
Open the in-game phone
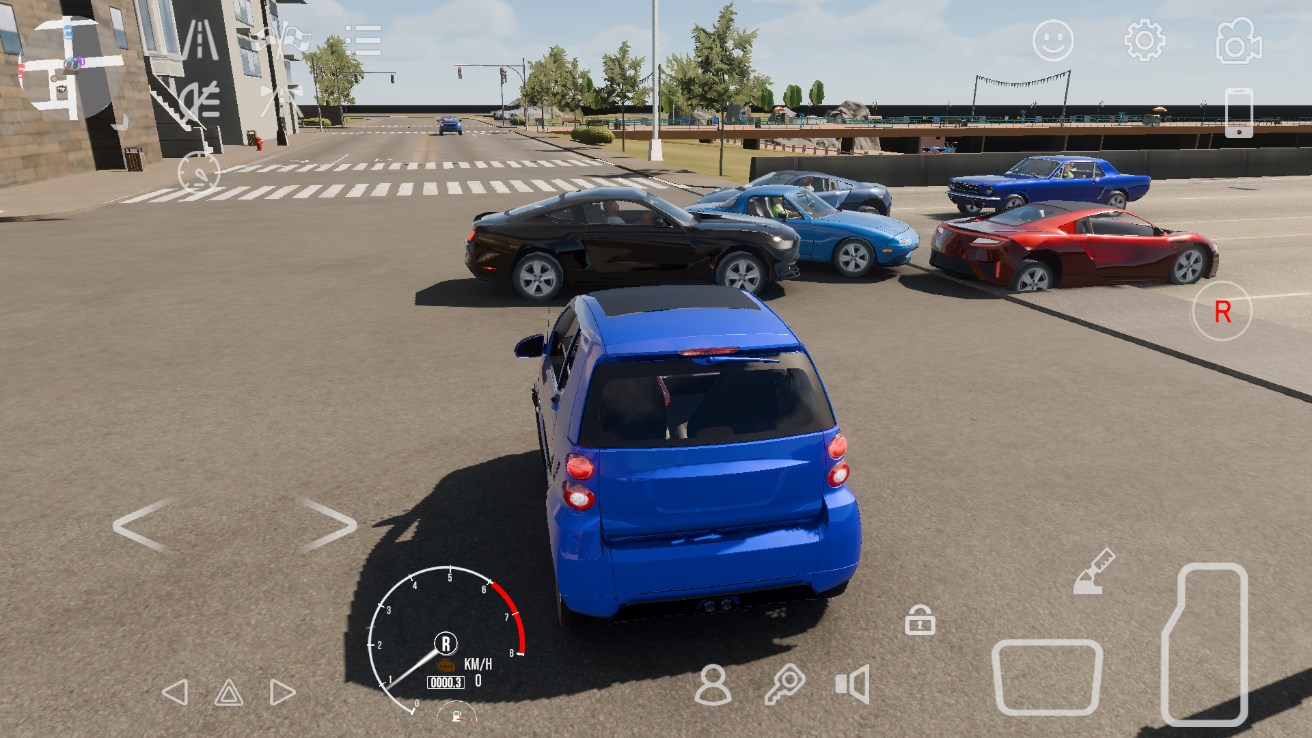click(1239, 113)
